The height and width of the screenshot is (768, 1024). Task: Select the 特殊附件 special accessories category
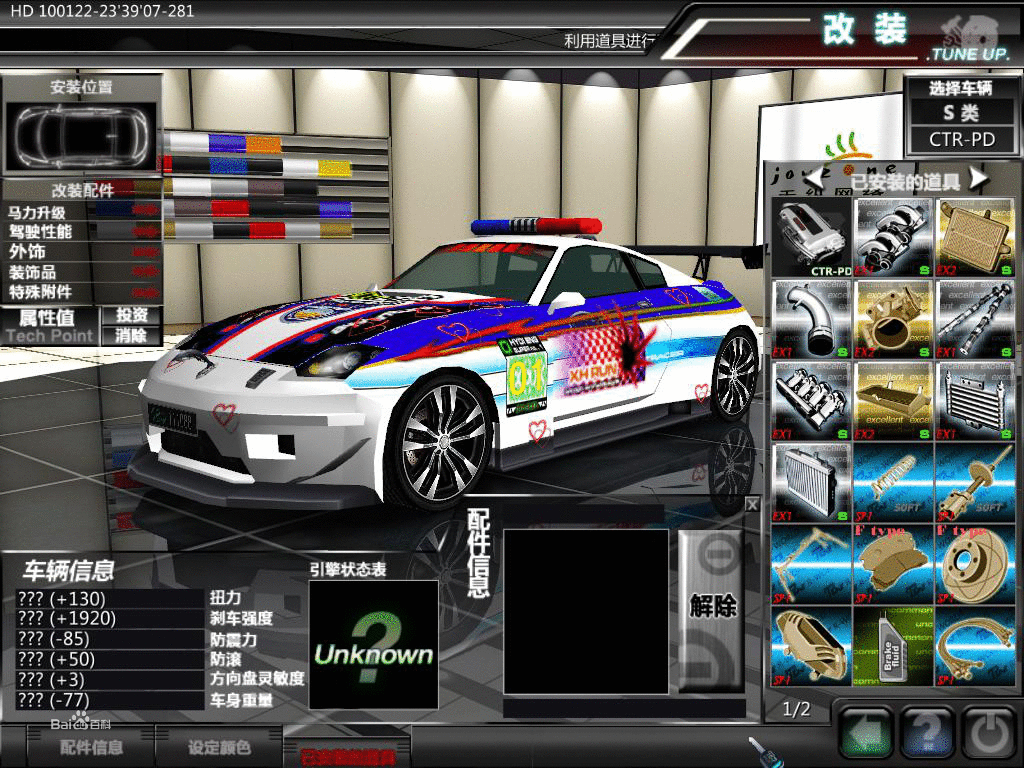click(x=41, y=292)
